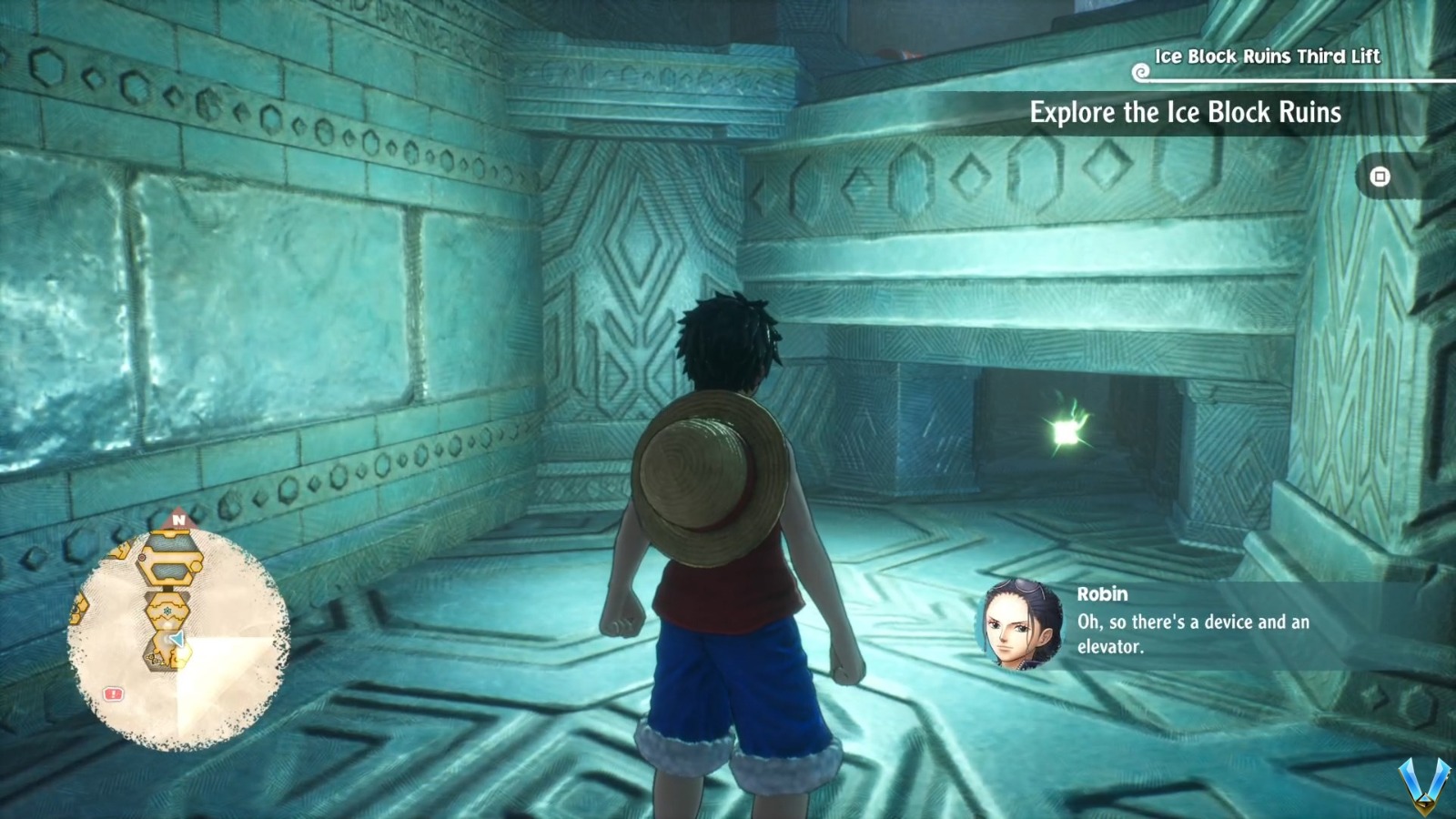This screenshot has width=1456, height=819.
Task: Click the gear cluster icon on the minimap path
Action: pyautogui.click(x=152, y=659)
